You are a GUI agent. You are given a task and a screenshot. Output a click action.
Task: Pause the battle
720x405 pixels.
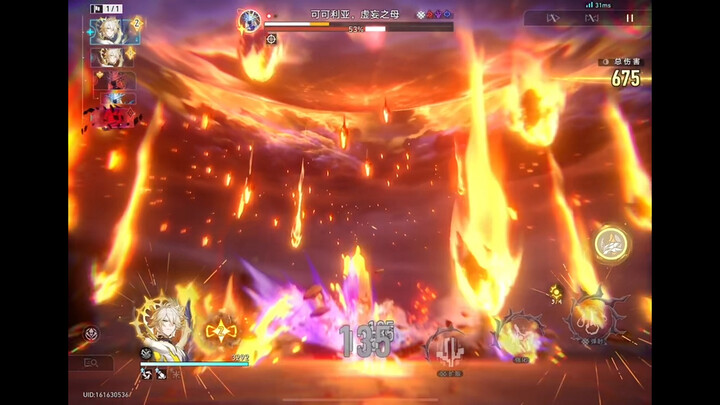pyautogui.click(x=630, y=18)
